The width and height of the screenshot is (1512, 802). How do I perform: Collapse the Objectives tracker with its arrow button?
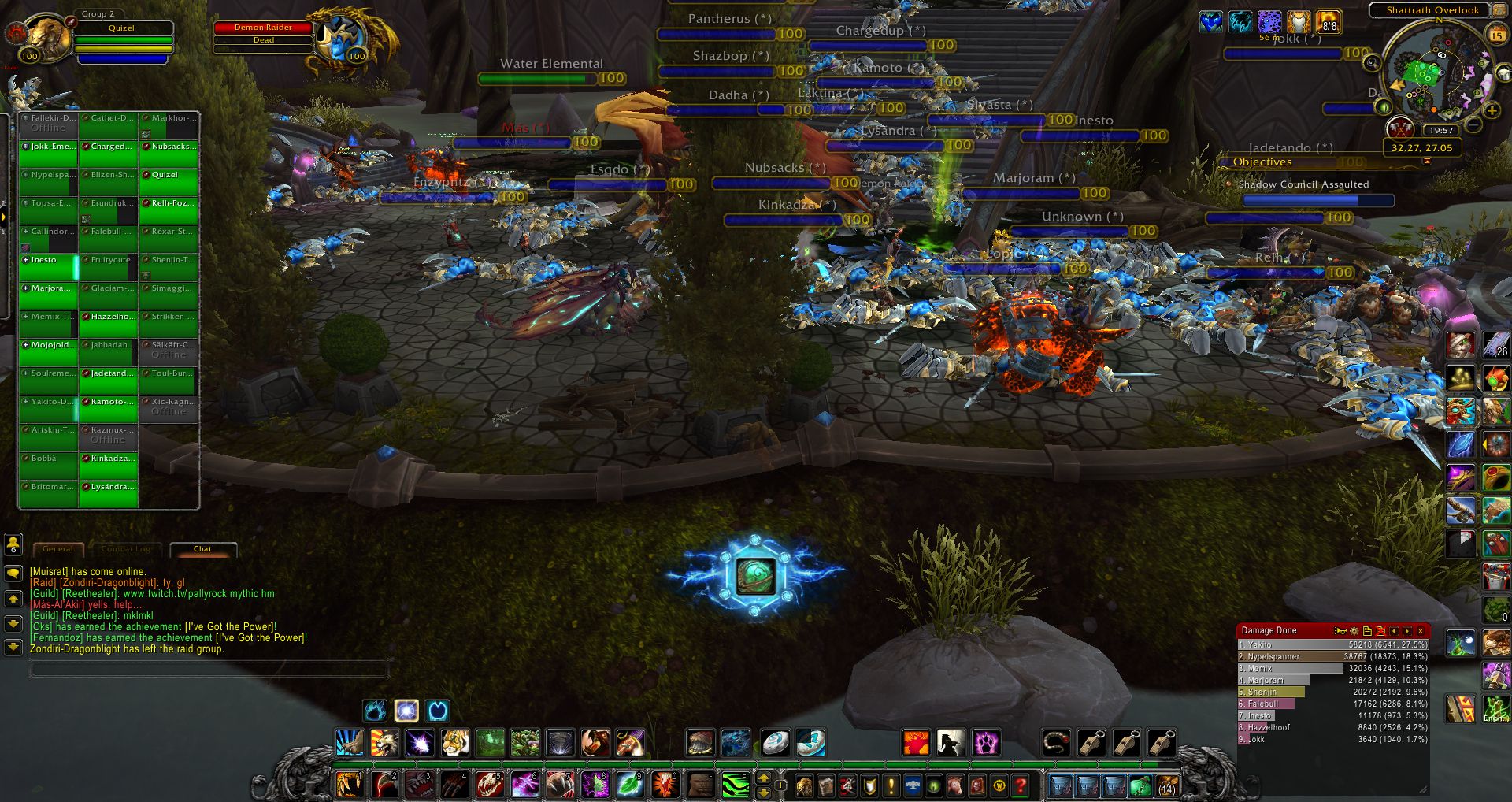[x=1428, y=162]
